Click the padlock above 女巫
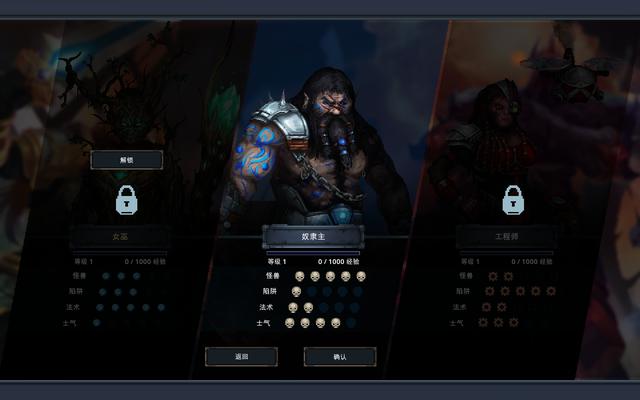640x400 pixels. coord(126,199)
